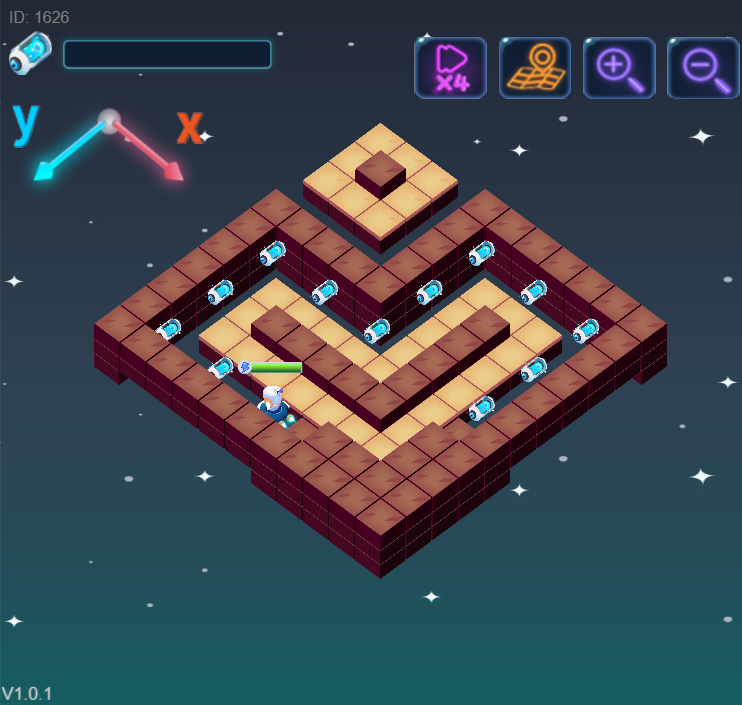Activate the x4 speed-up button
This screenshot has width=742, height=705.
(450, 68)
